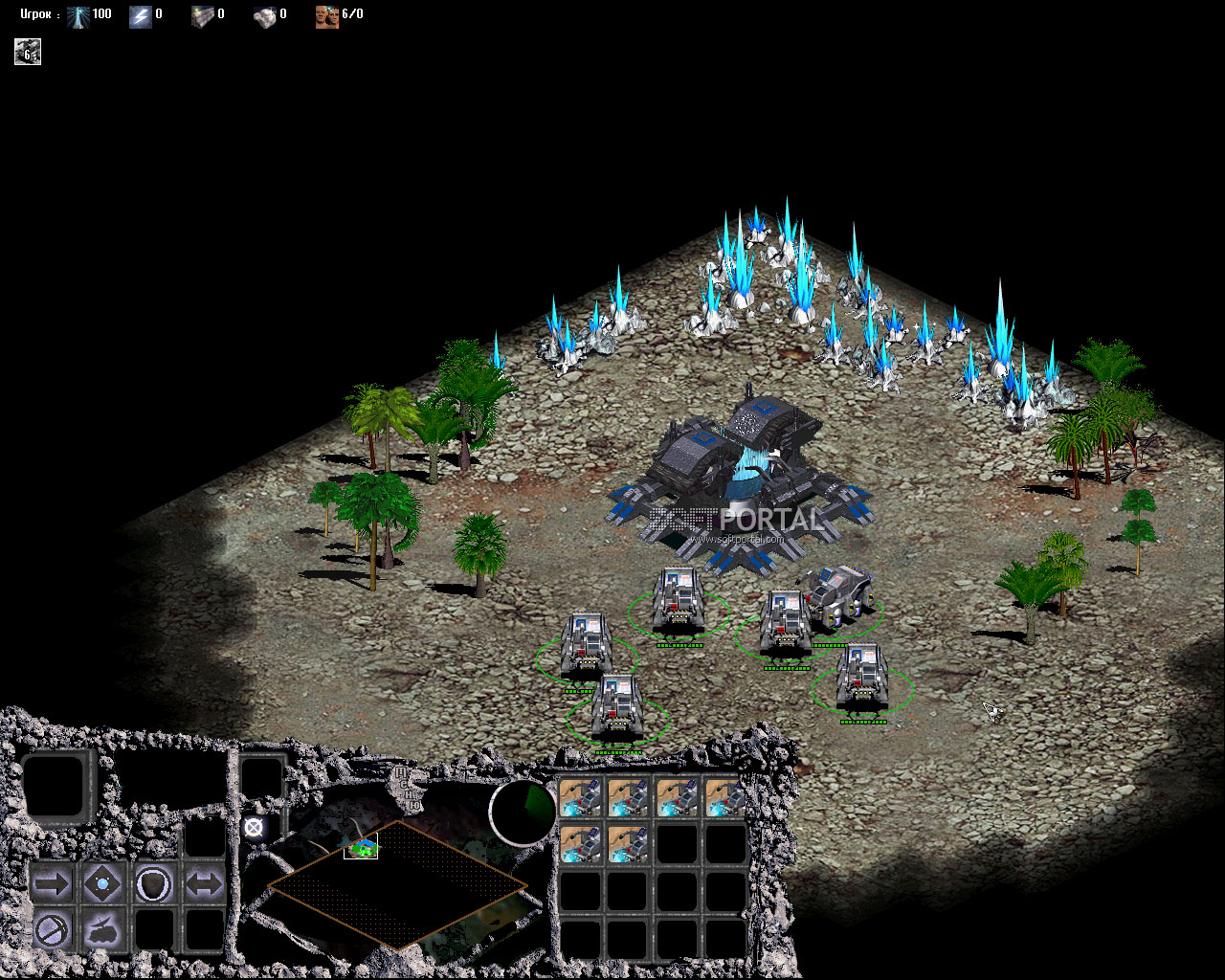Viewport: 1225px width, 980px height.
Task: Click the crossed-circle stop command
Action: 52,929
